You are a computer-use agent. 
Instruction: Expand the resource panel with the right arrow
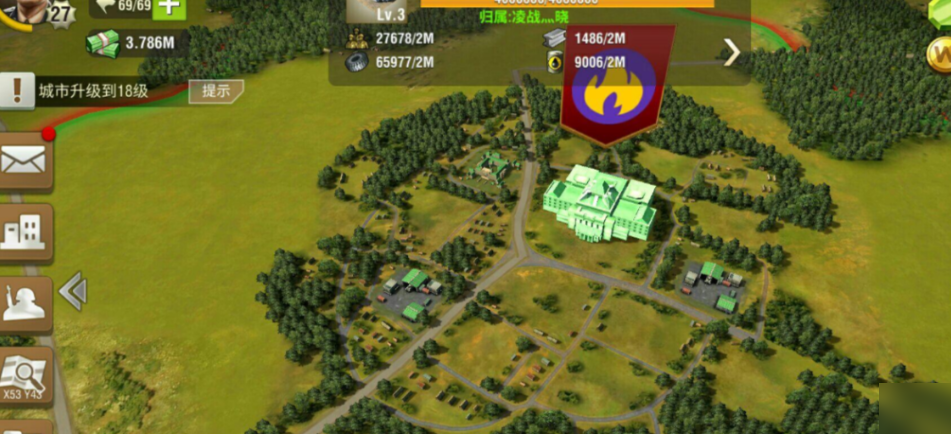point(732,52)
